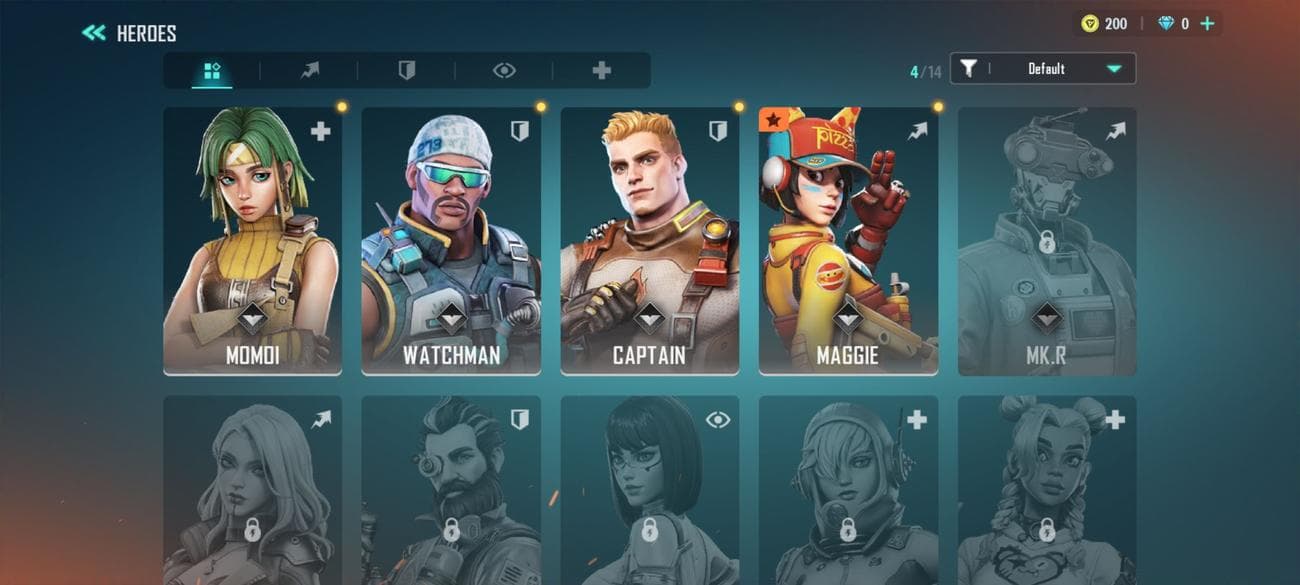View the locked MK.R hero card

[x=1047, y=241]
